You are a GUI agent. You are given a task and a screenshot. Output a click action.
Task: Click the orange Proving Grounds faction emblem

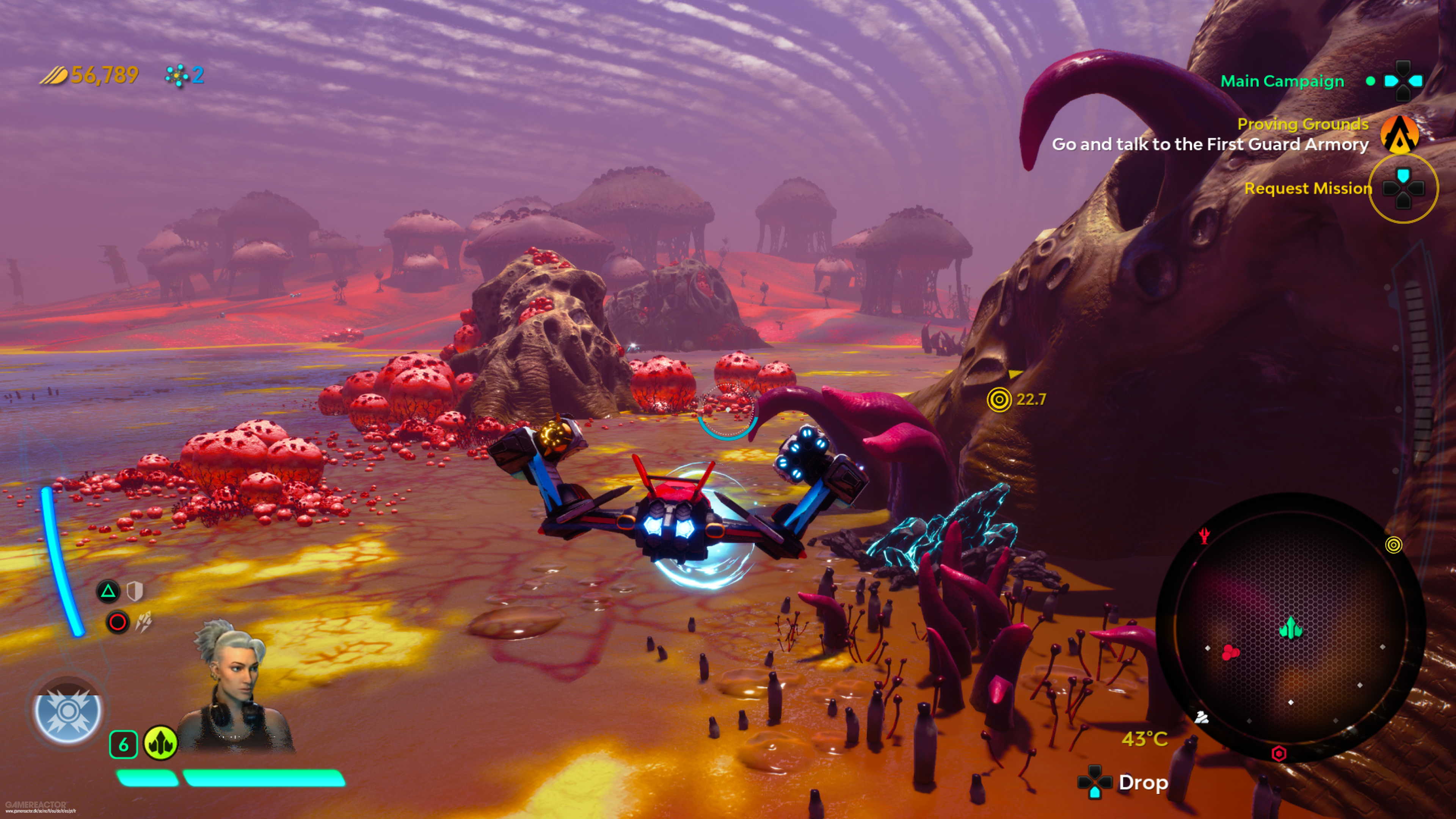coord(1400,135)
